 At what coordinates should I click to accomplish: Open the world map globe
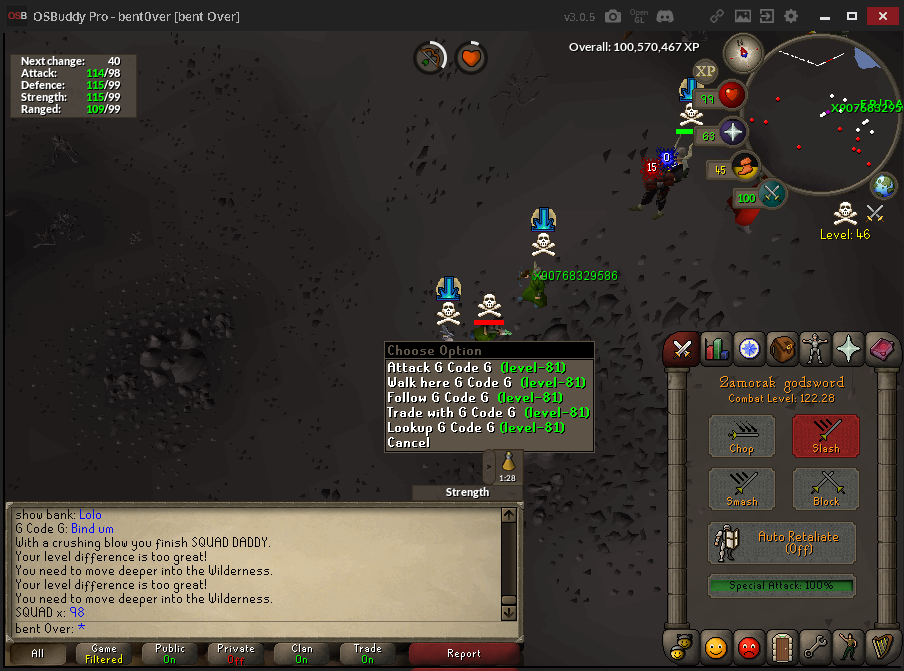(884, 185)
